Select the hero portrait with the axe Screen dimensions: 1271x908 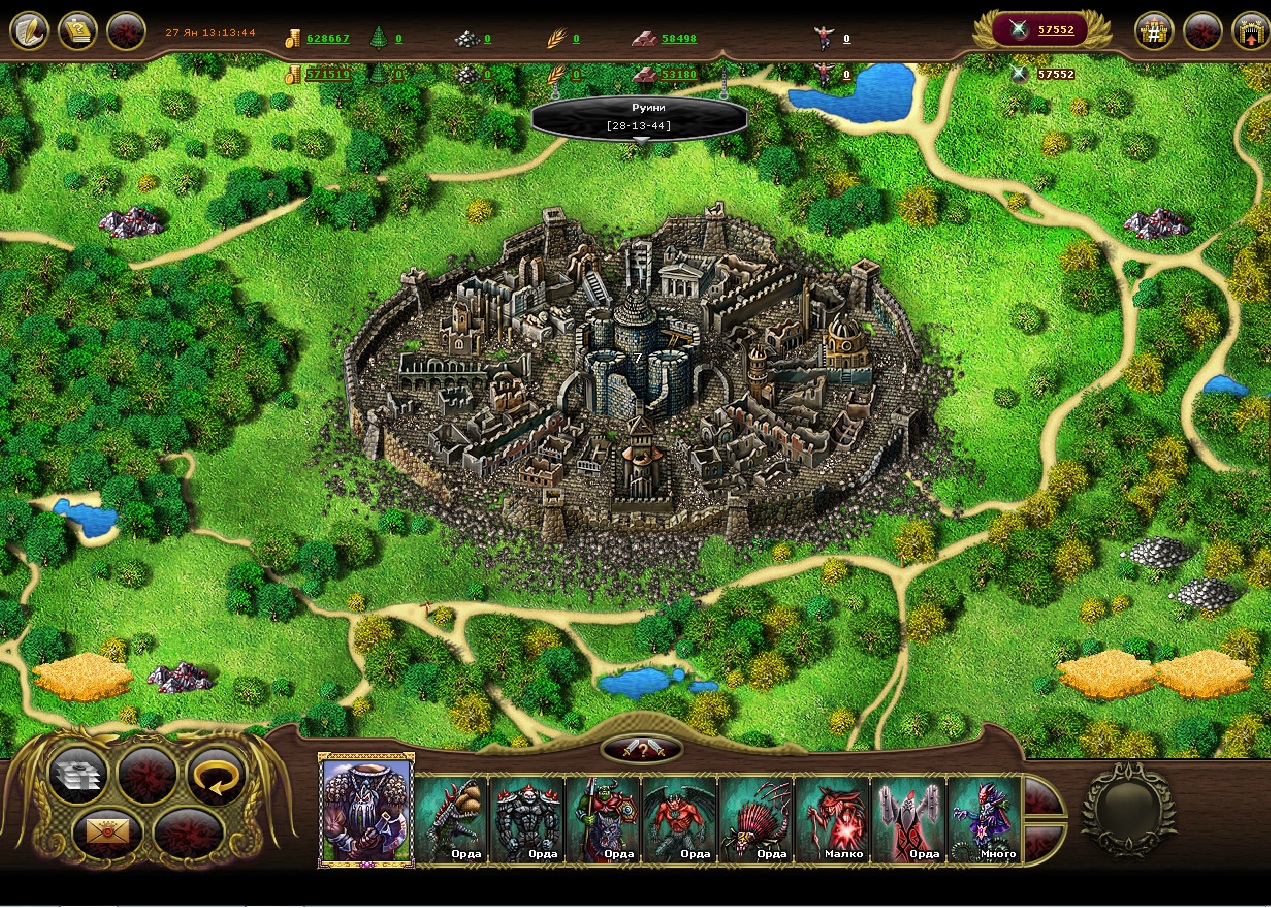[x=366, y=810]
